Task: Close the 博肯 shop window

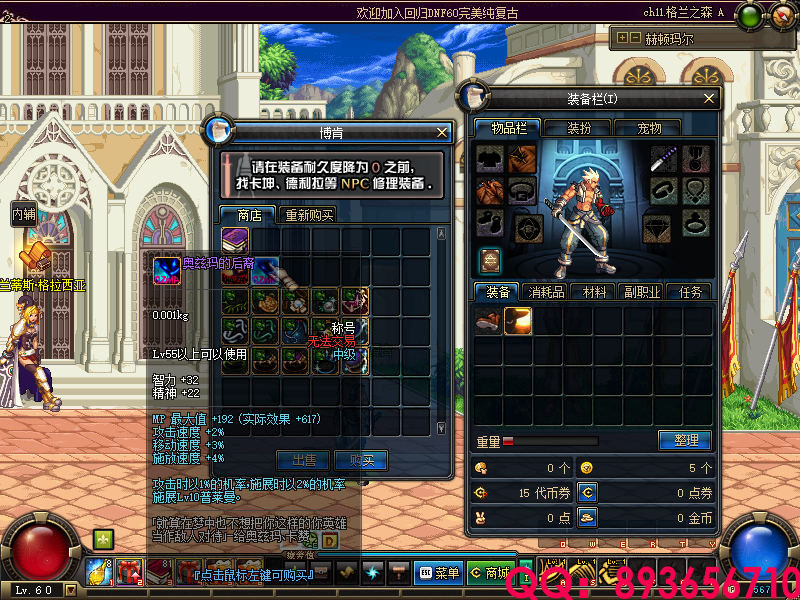Action: (442, 132)
